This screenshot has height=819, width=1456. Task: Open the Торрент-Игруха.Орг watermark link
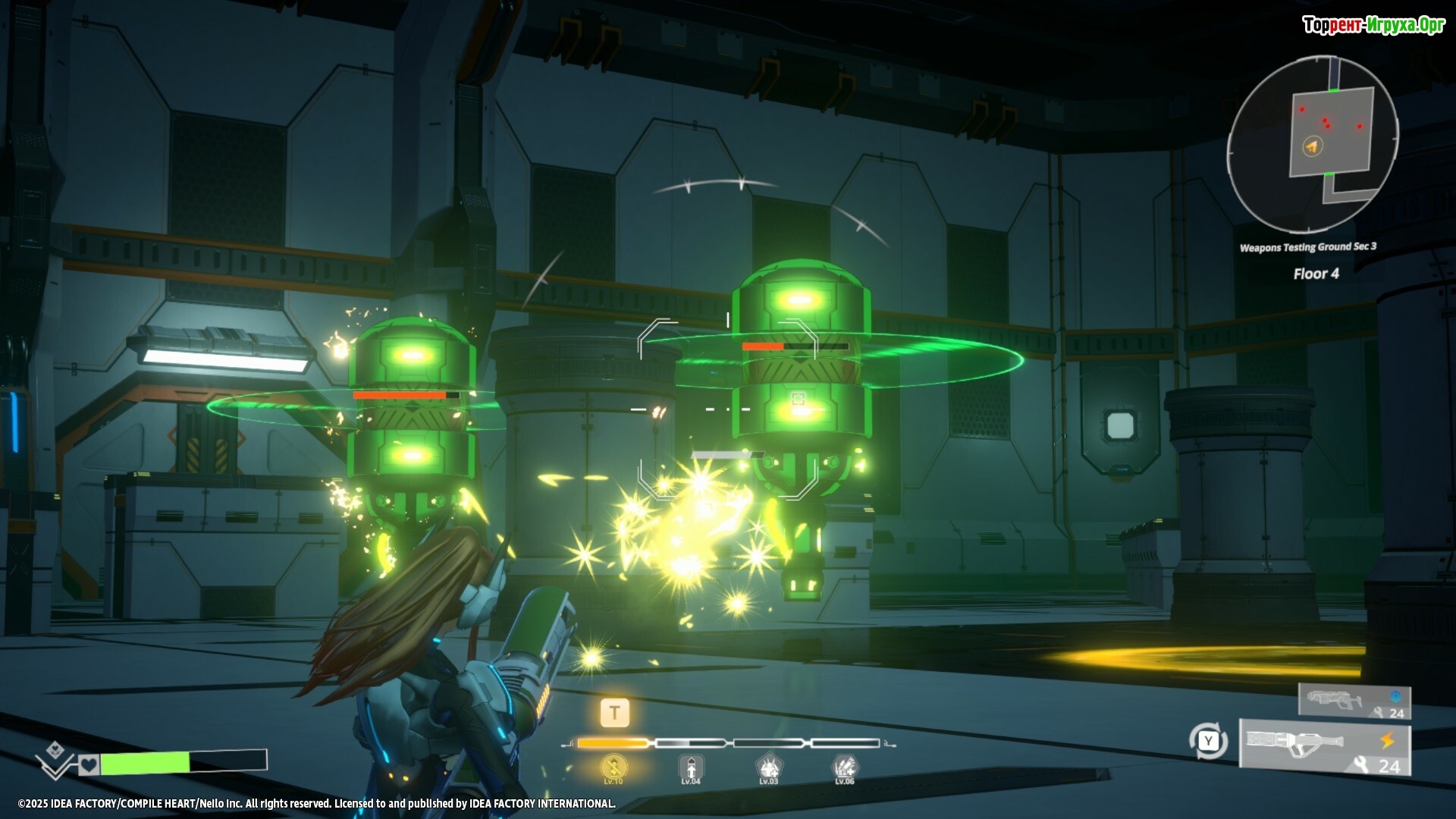(1373, 25)
